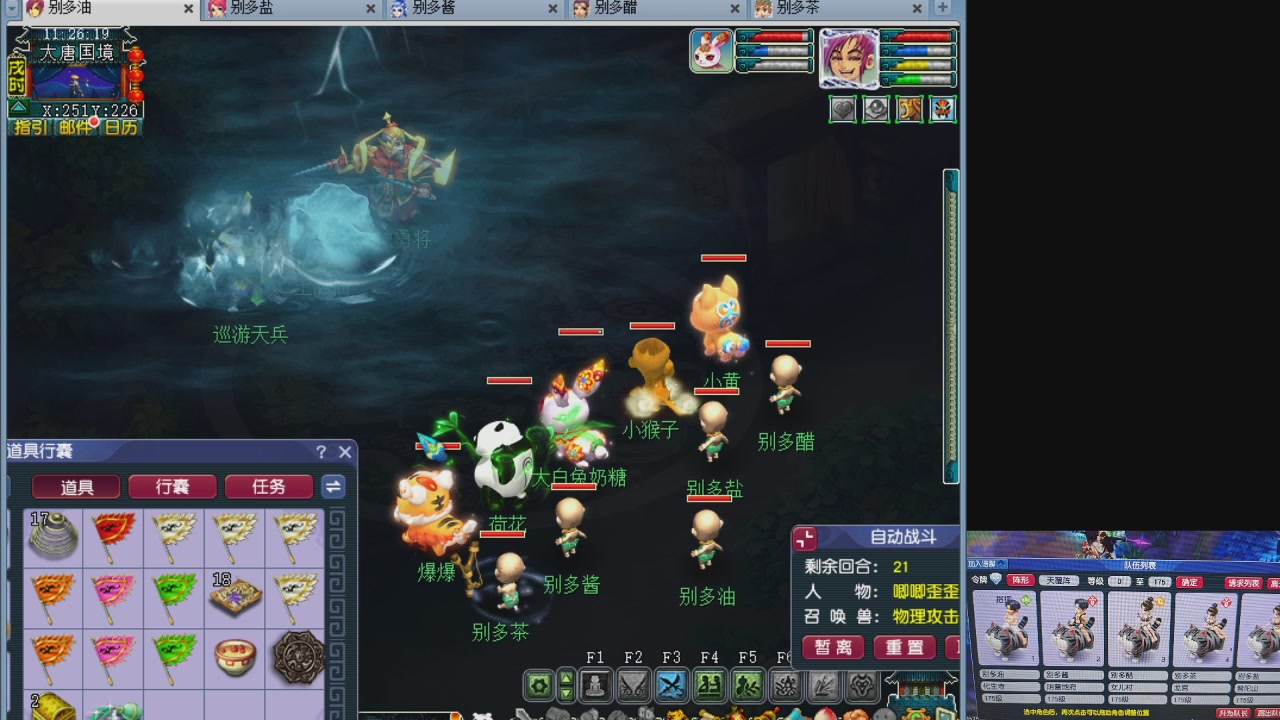Click the heart status icon under the character portrait
Viewport: 1280px width, 720px height.
(842, 109)
